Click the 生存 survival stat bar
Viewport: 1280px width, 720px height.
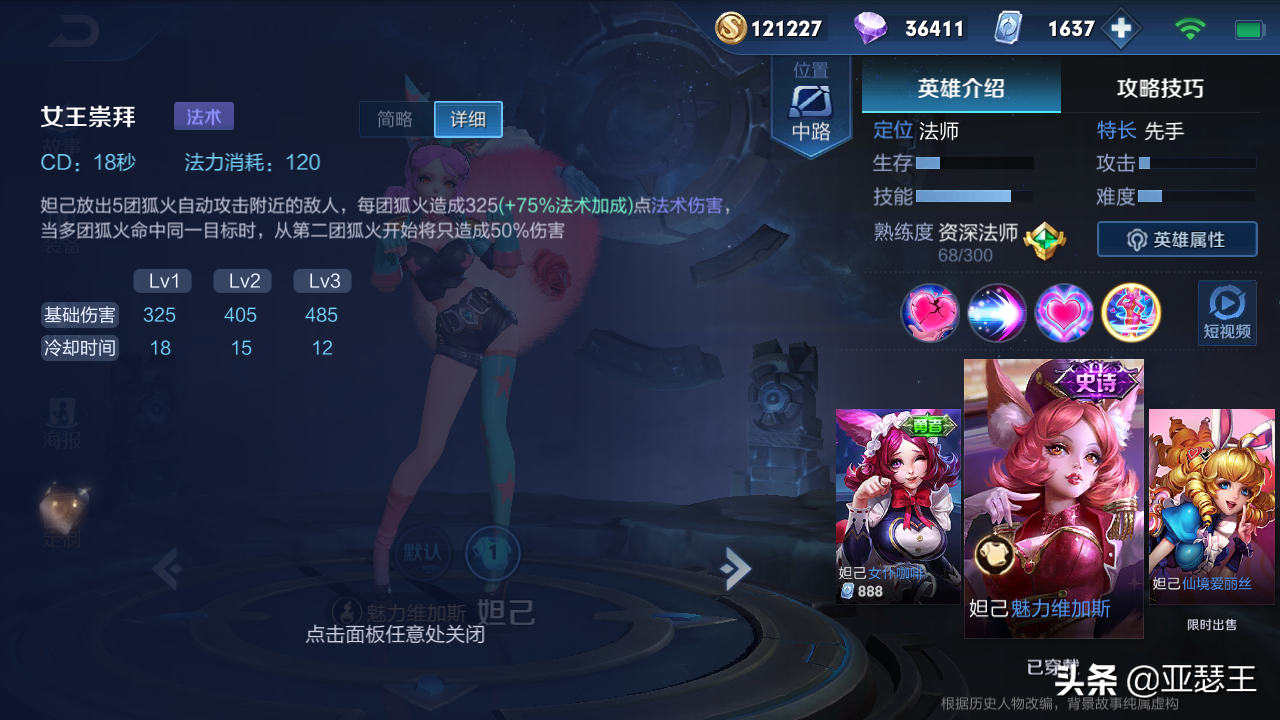click(975, 162)
